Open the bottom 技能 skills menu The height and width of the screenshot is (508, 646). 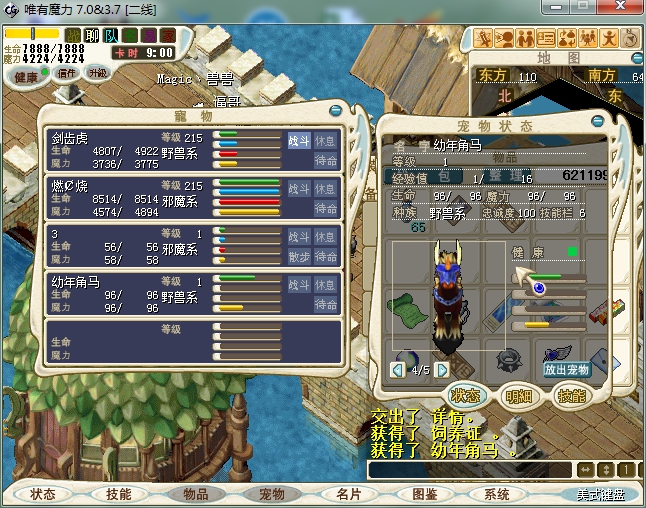point(119,494)
